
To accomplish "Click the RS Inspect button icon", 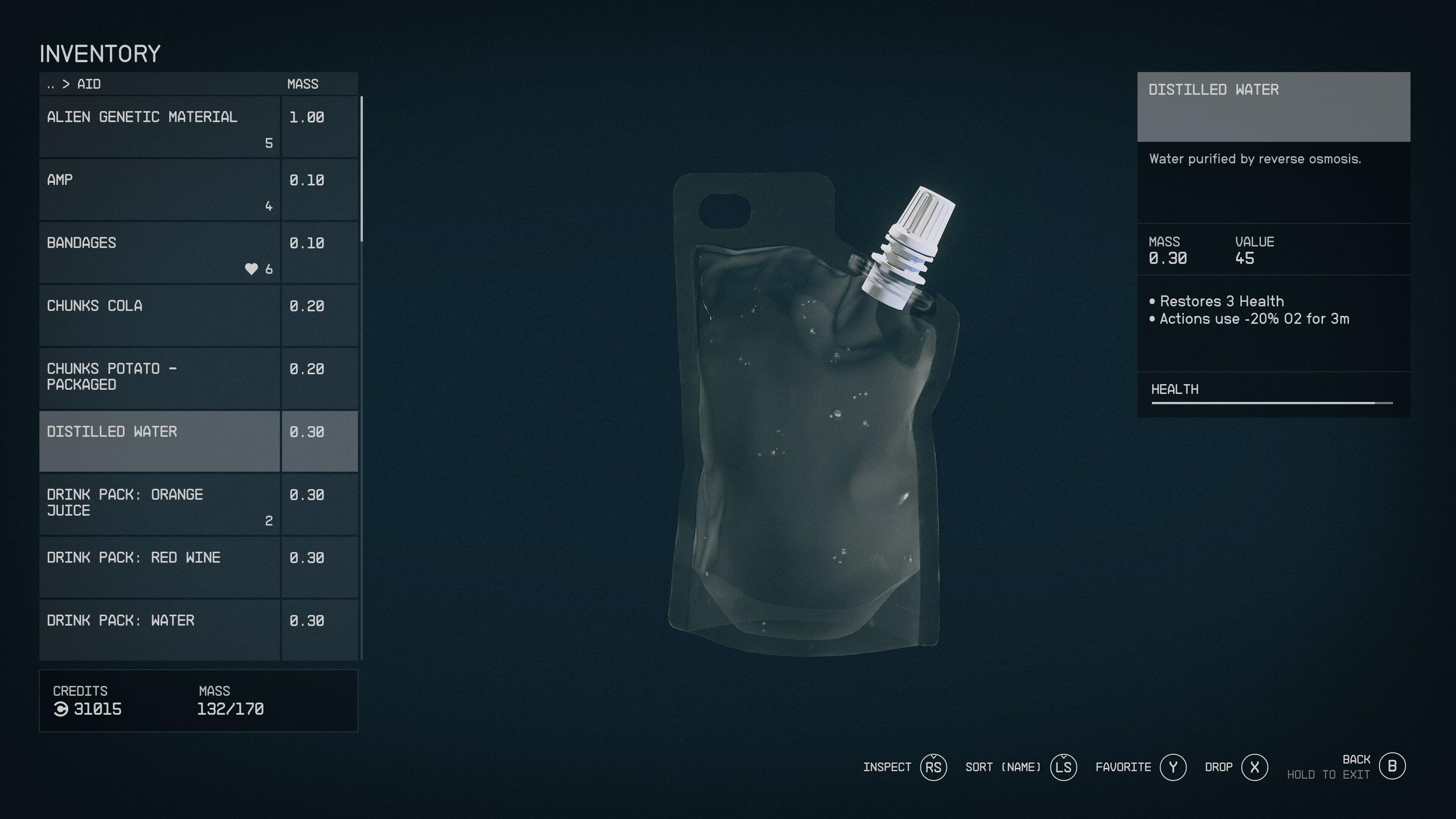I will click(935, 767).
